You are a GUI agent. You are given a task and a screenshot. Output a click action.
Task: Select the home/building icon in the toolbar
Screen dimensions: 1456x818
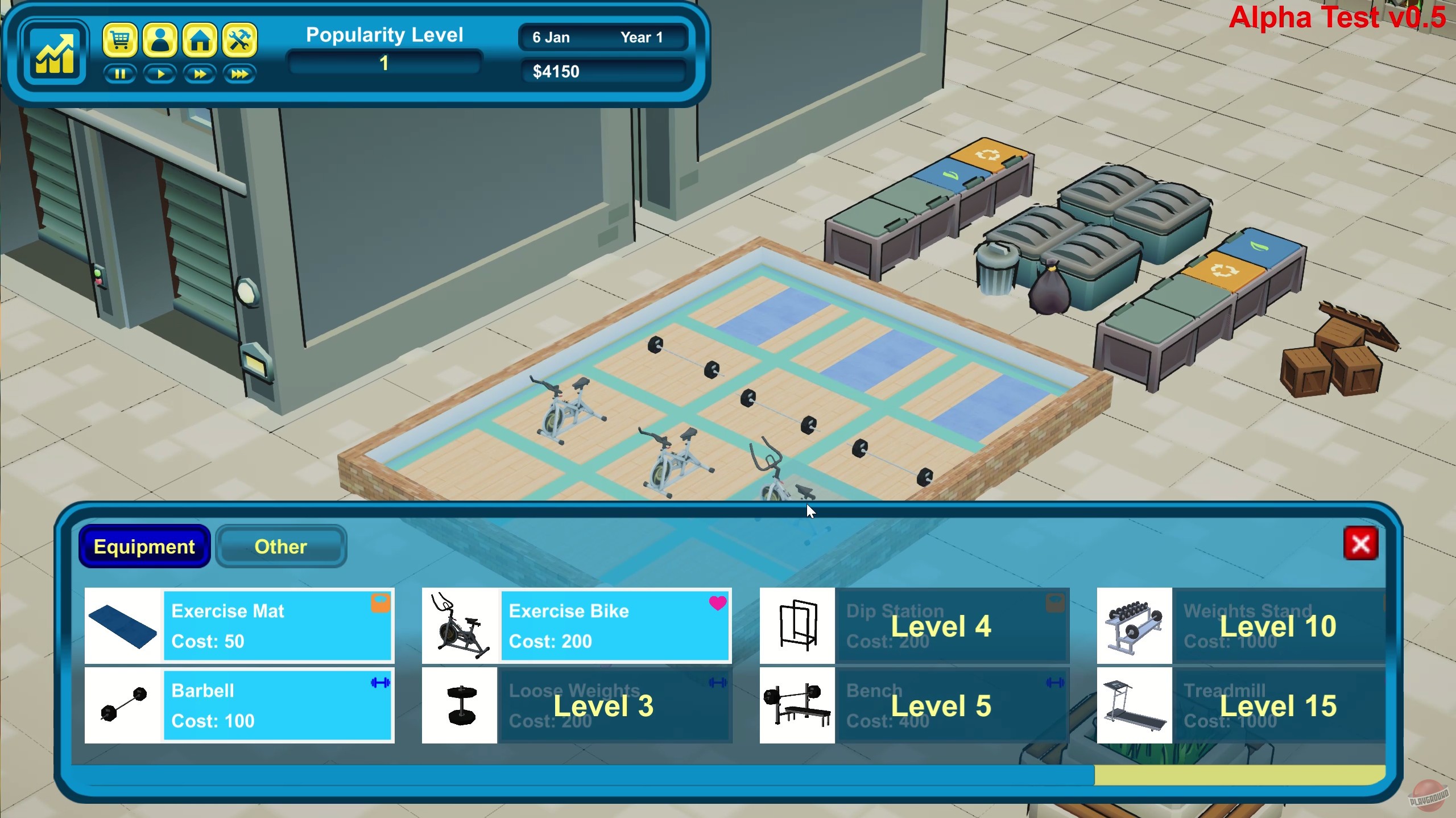[200, 40]
